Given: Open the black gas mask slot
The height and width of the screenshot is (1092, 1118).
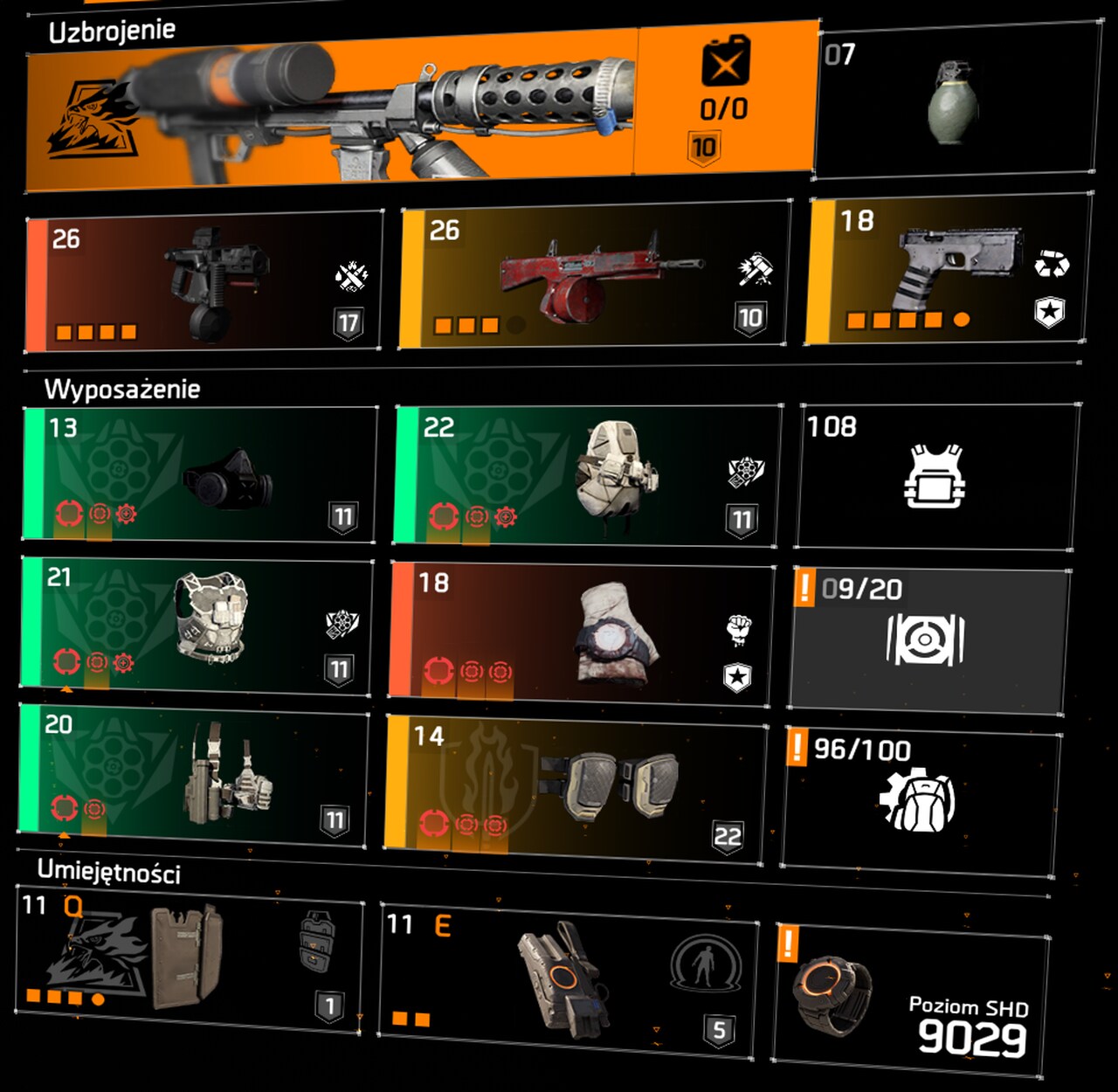Looking at the screenshot, I should coord(200,475).
